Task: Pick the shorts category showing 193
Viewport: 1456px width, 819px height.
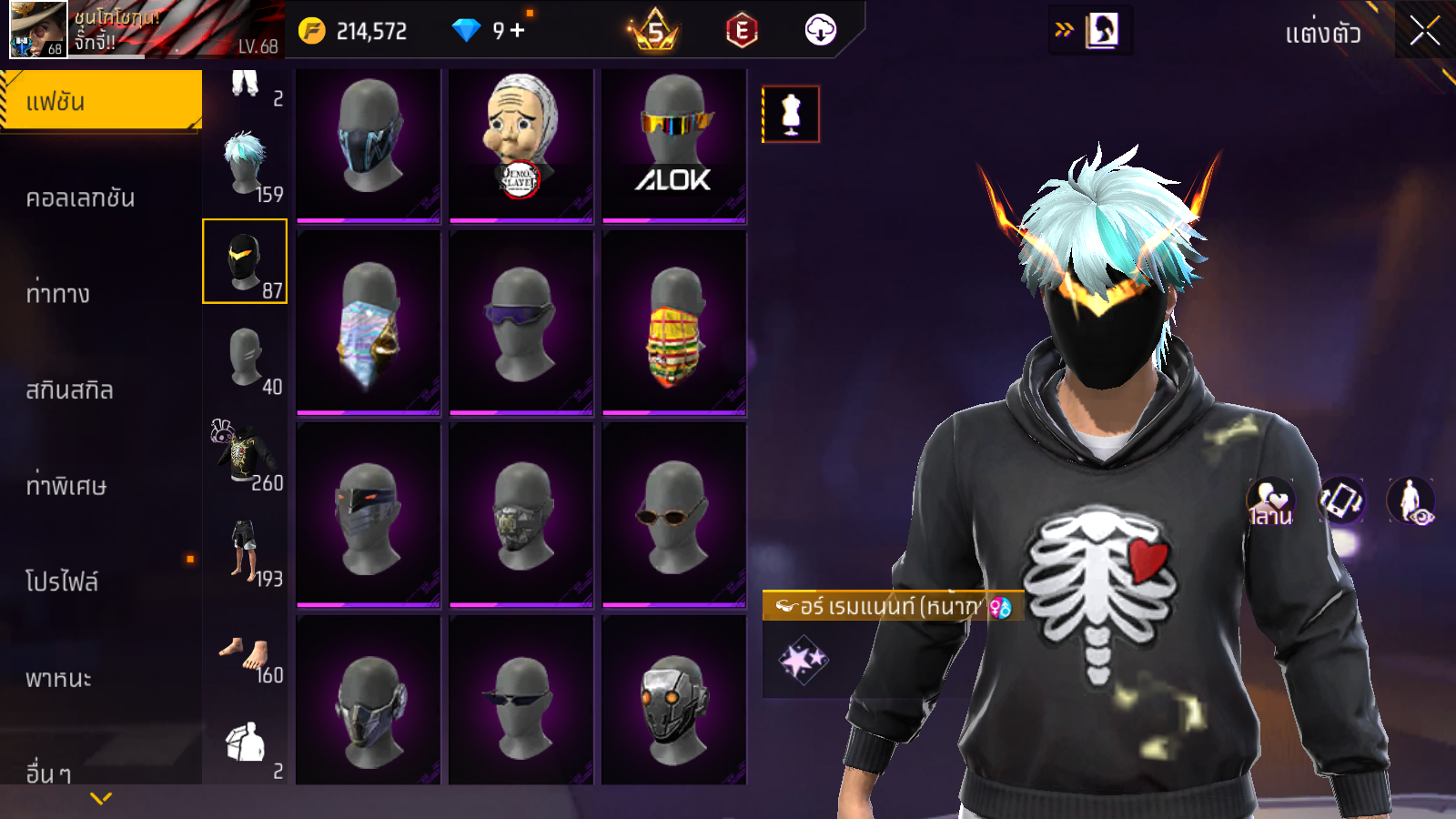Action: [x=246, y=550]
